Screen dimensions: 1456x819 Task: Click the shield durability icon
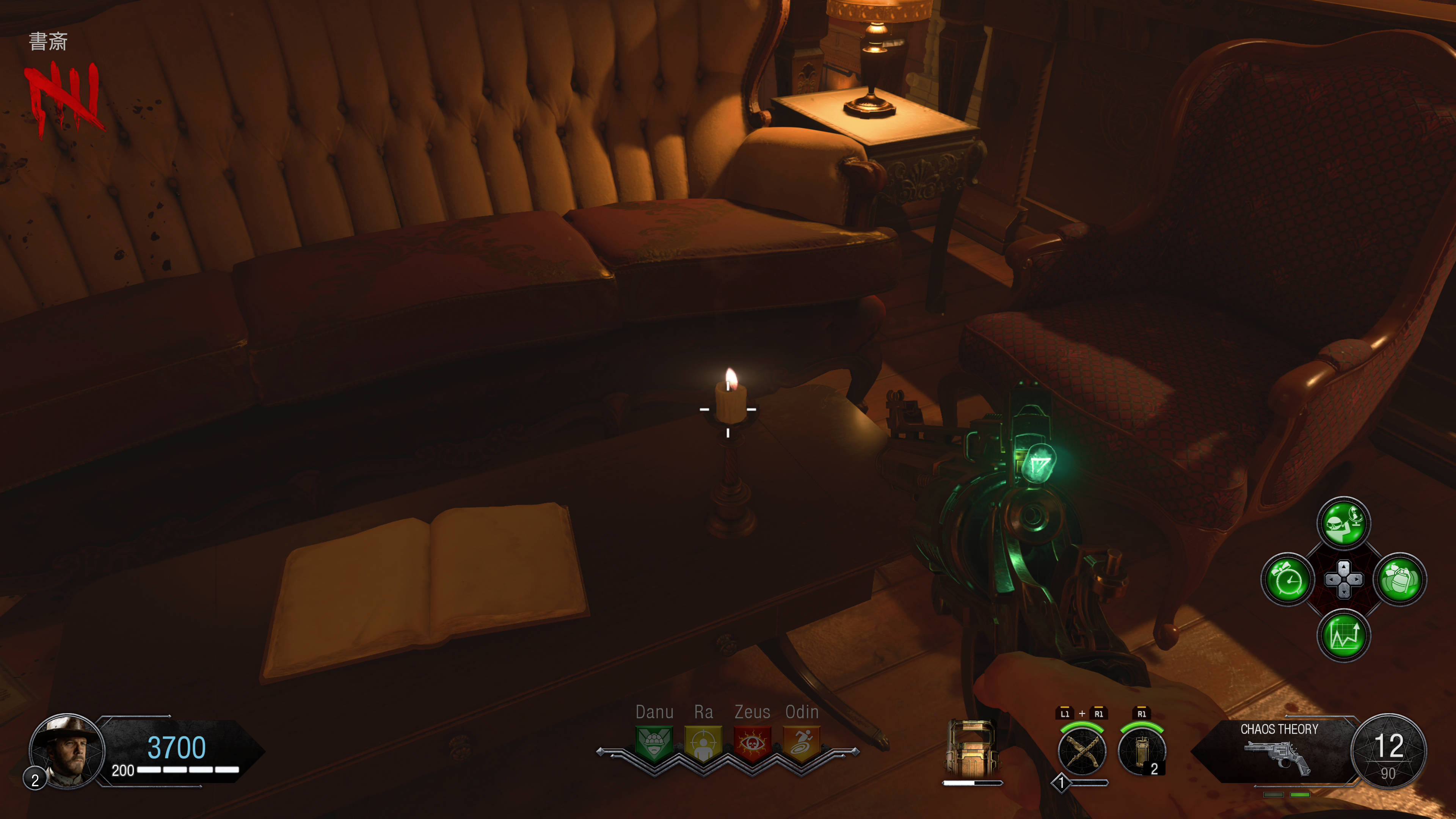tap(971, 749)
